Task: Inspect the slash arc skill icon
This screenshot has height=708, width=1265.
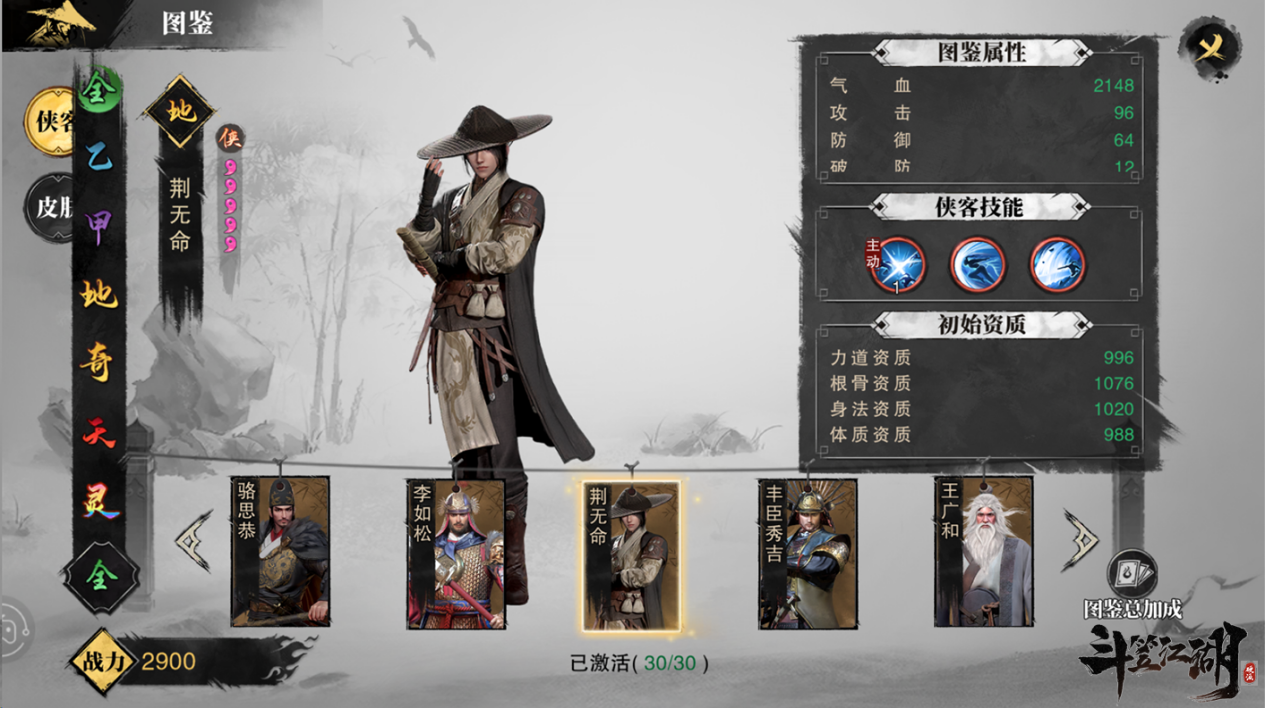Action: 1058,265
